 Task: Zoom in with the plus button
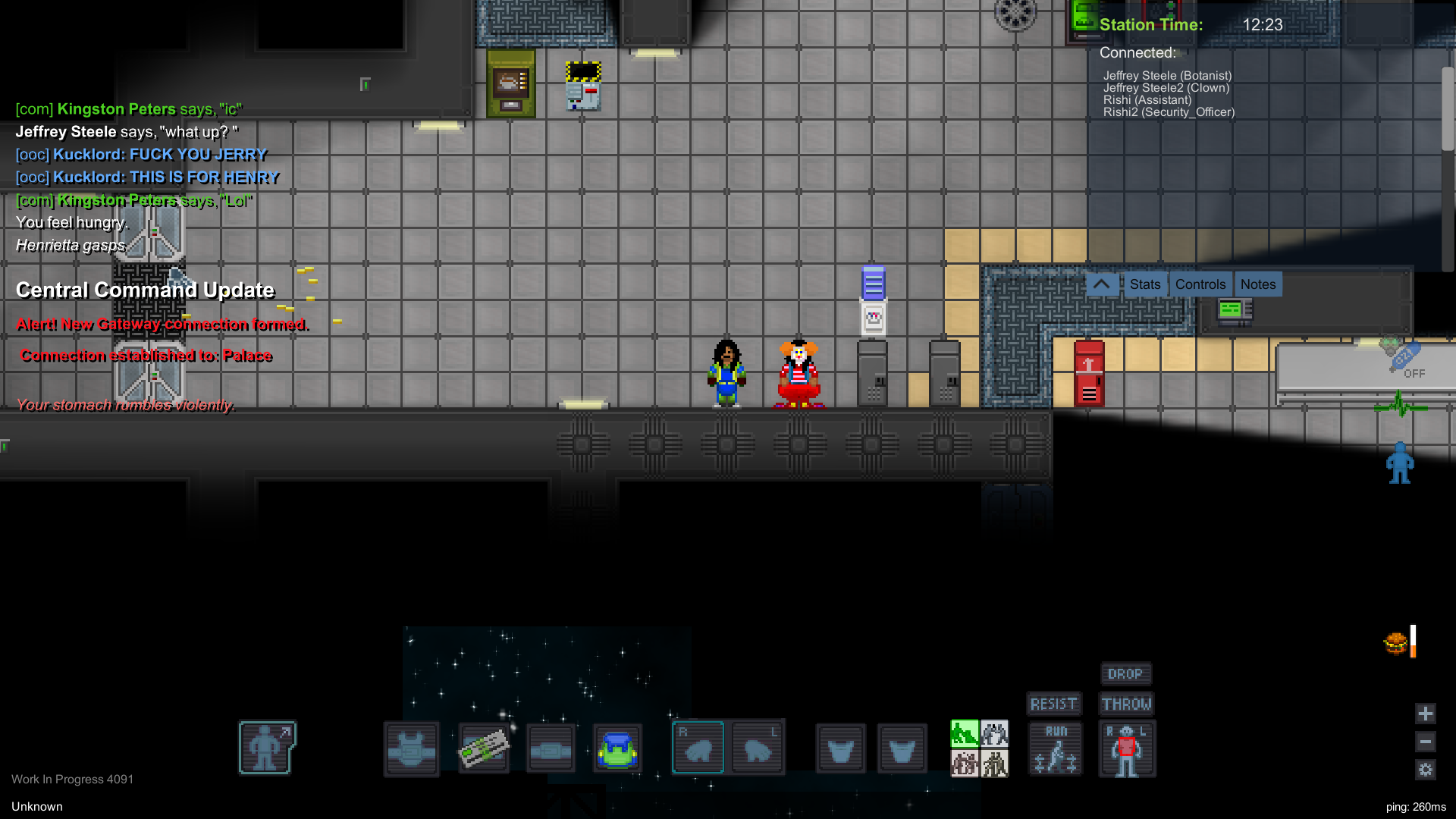tap(1425, 714)
